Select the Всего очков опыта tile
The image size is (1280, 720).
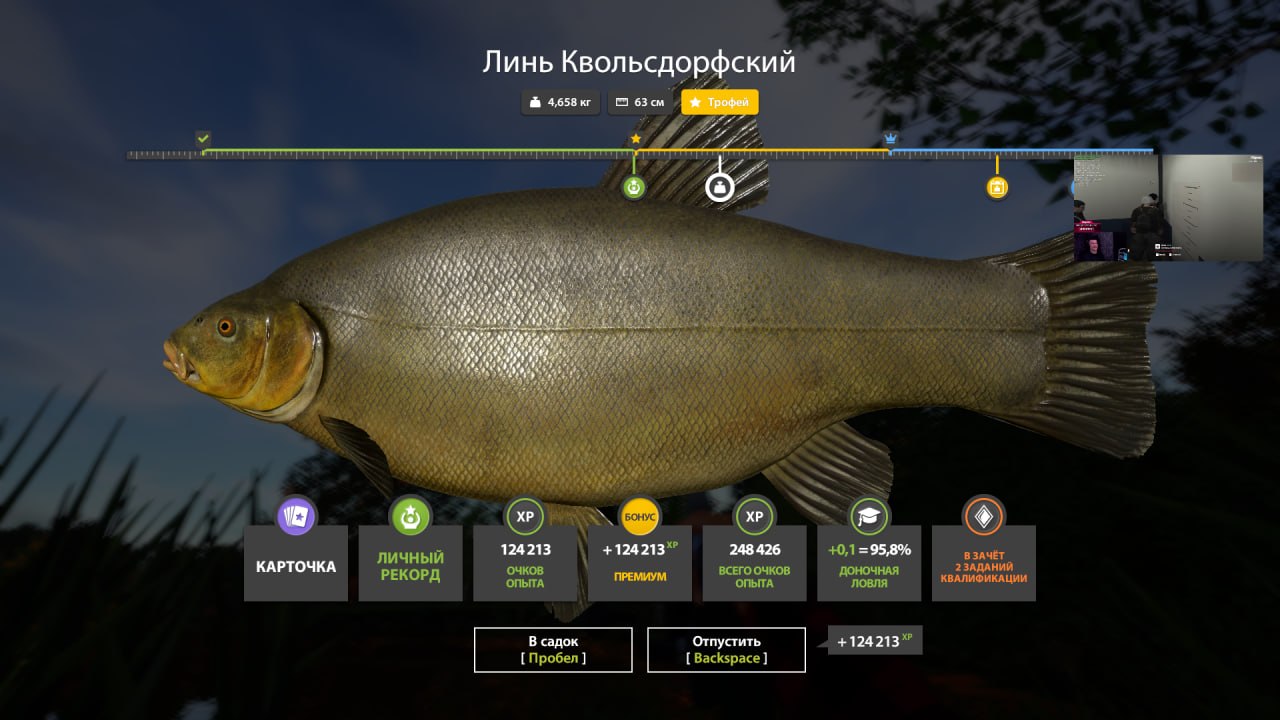(x=754, y=564)
